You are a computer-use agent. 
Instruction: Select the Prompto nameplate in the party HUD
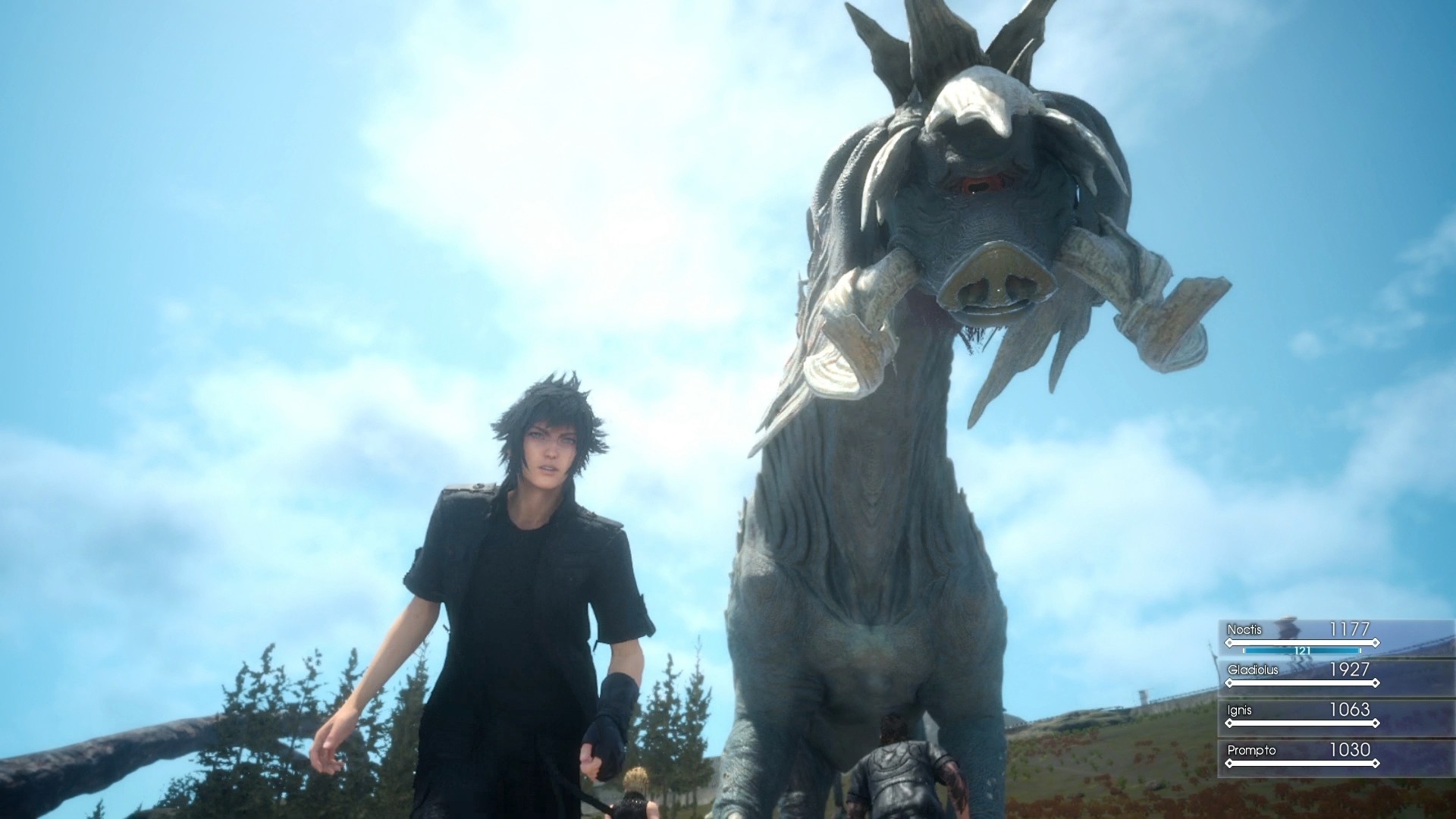pyautogui.click(x=1252, y=749)
